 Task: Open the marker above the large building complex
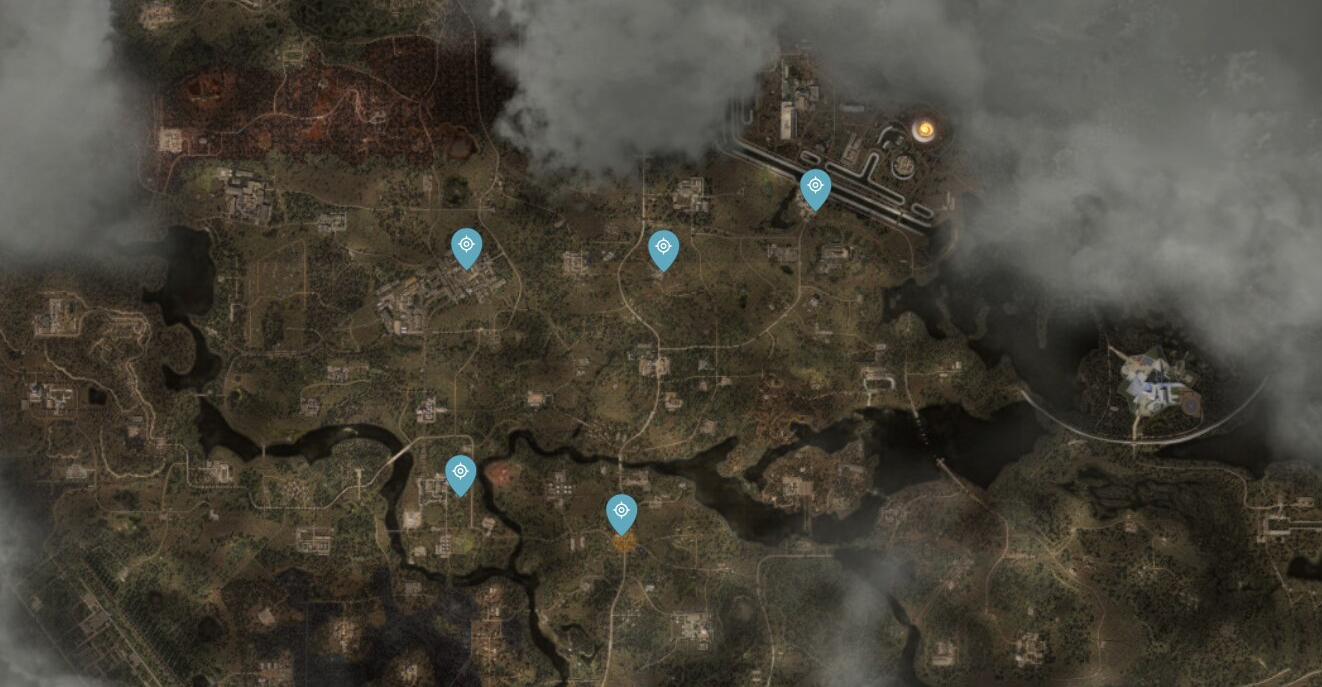(466, 246)
